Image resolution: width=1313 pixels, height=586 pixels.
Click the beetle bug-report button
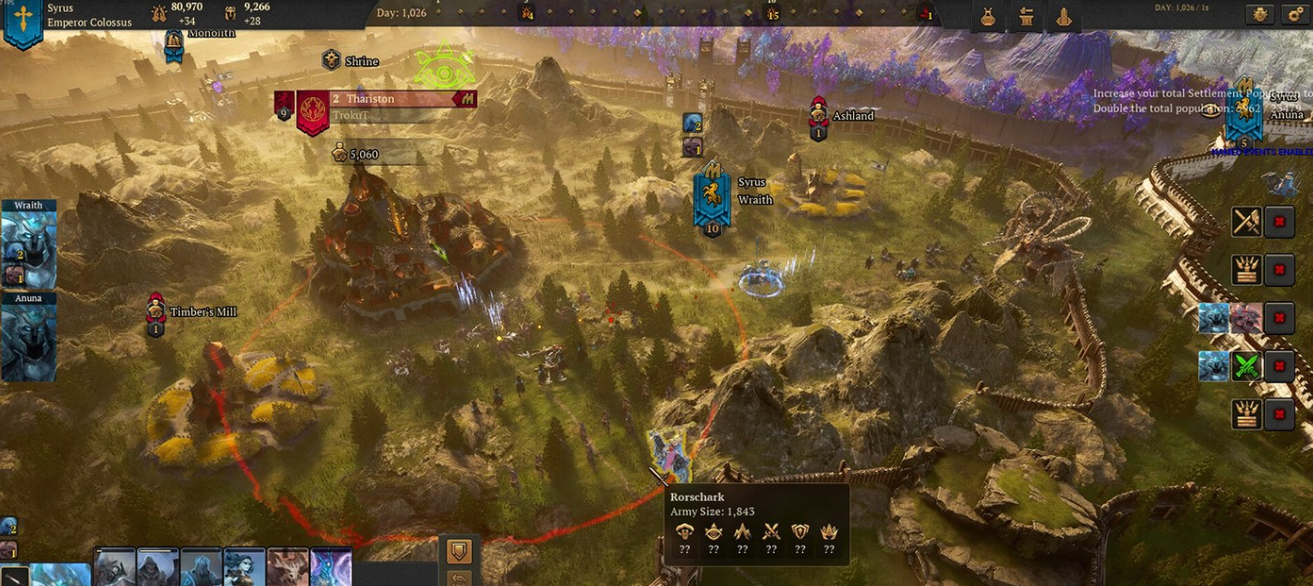coord(1259,14)
